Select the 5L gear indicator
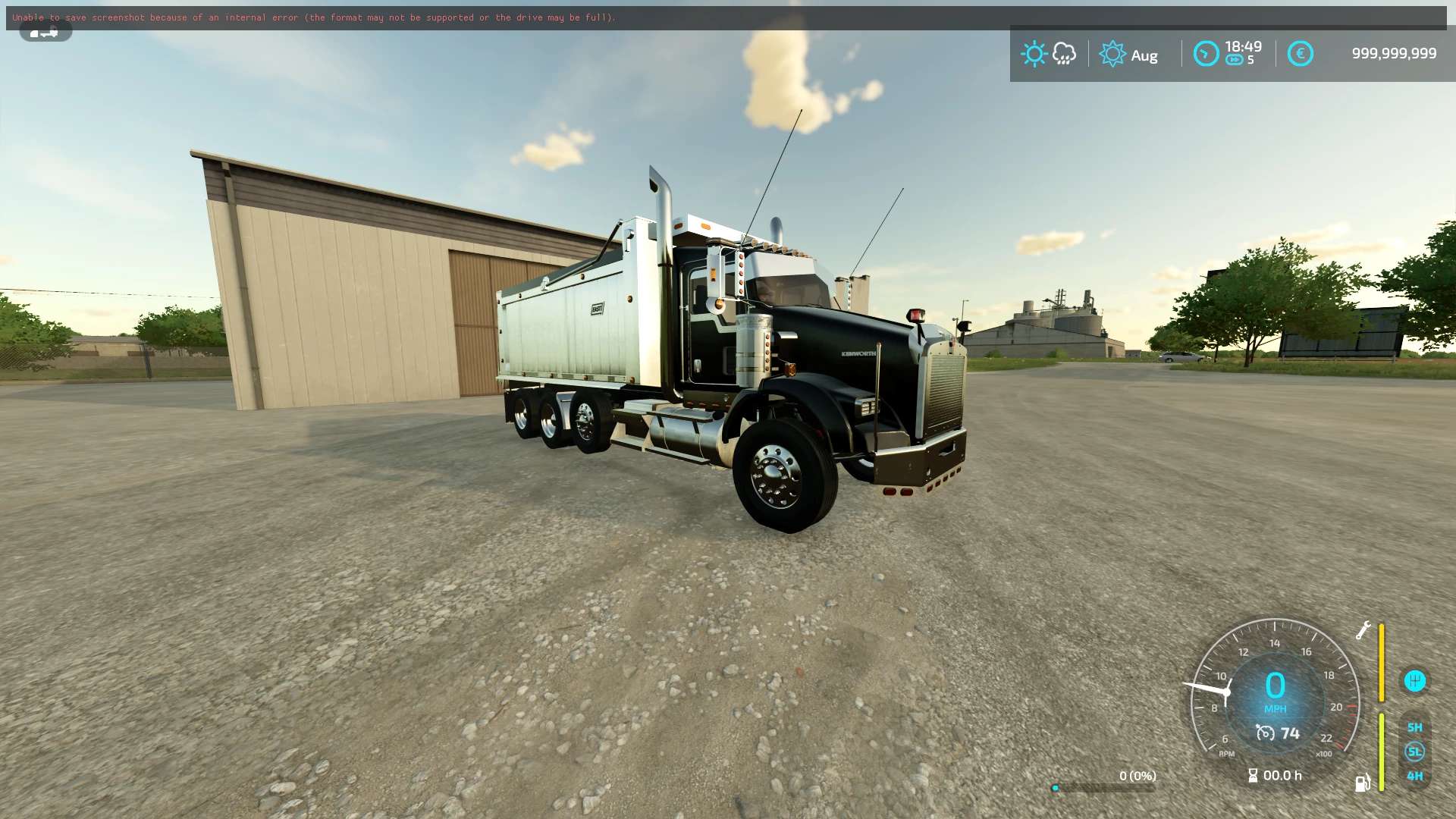 pyautogui.click(x=1414, y=752)
